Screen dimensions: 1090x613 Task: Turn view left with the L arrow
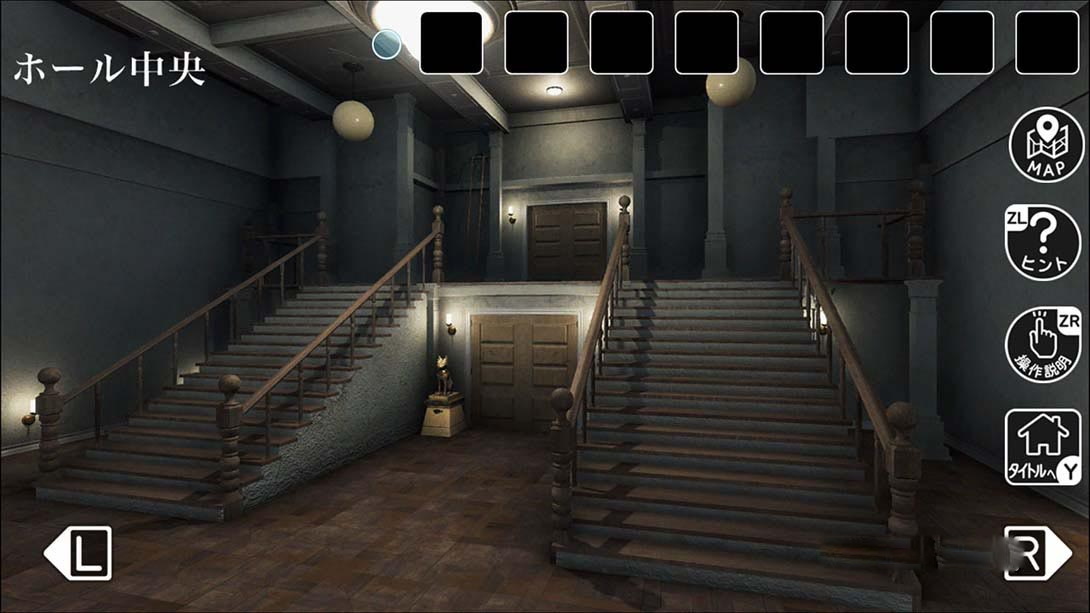point(78,553)
